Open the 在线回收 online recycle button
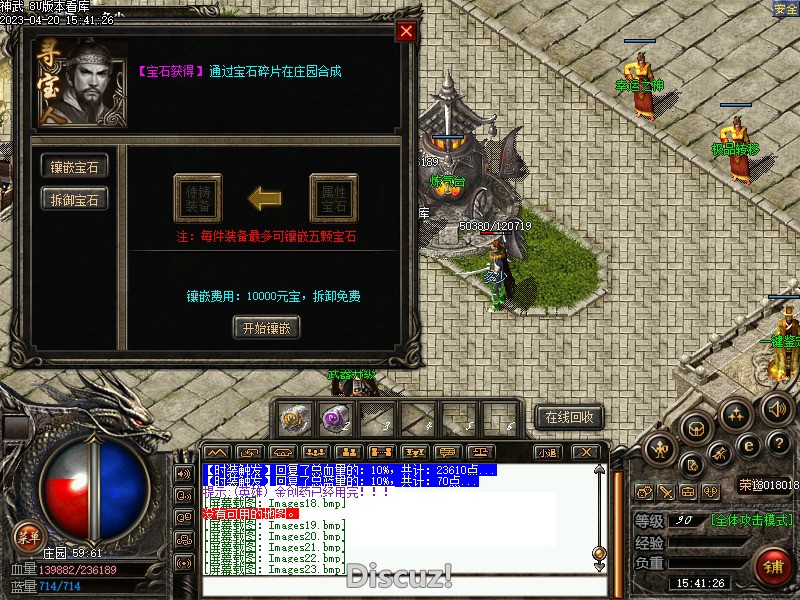Image resolution: width=800 pixels, height=600 pixels. [x=569, y=416]
